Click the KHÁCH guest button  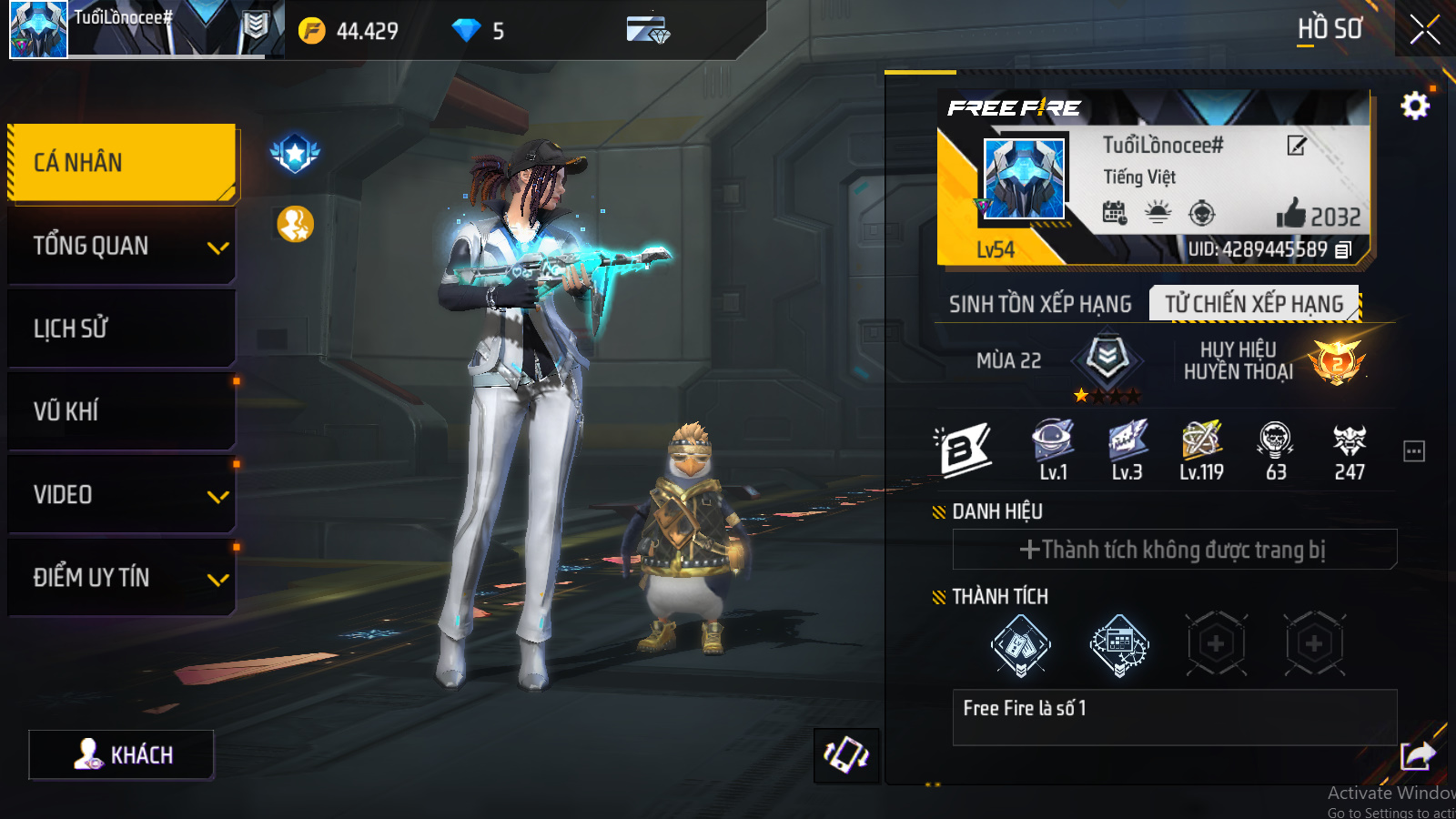pos(122,754)
